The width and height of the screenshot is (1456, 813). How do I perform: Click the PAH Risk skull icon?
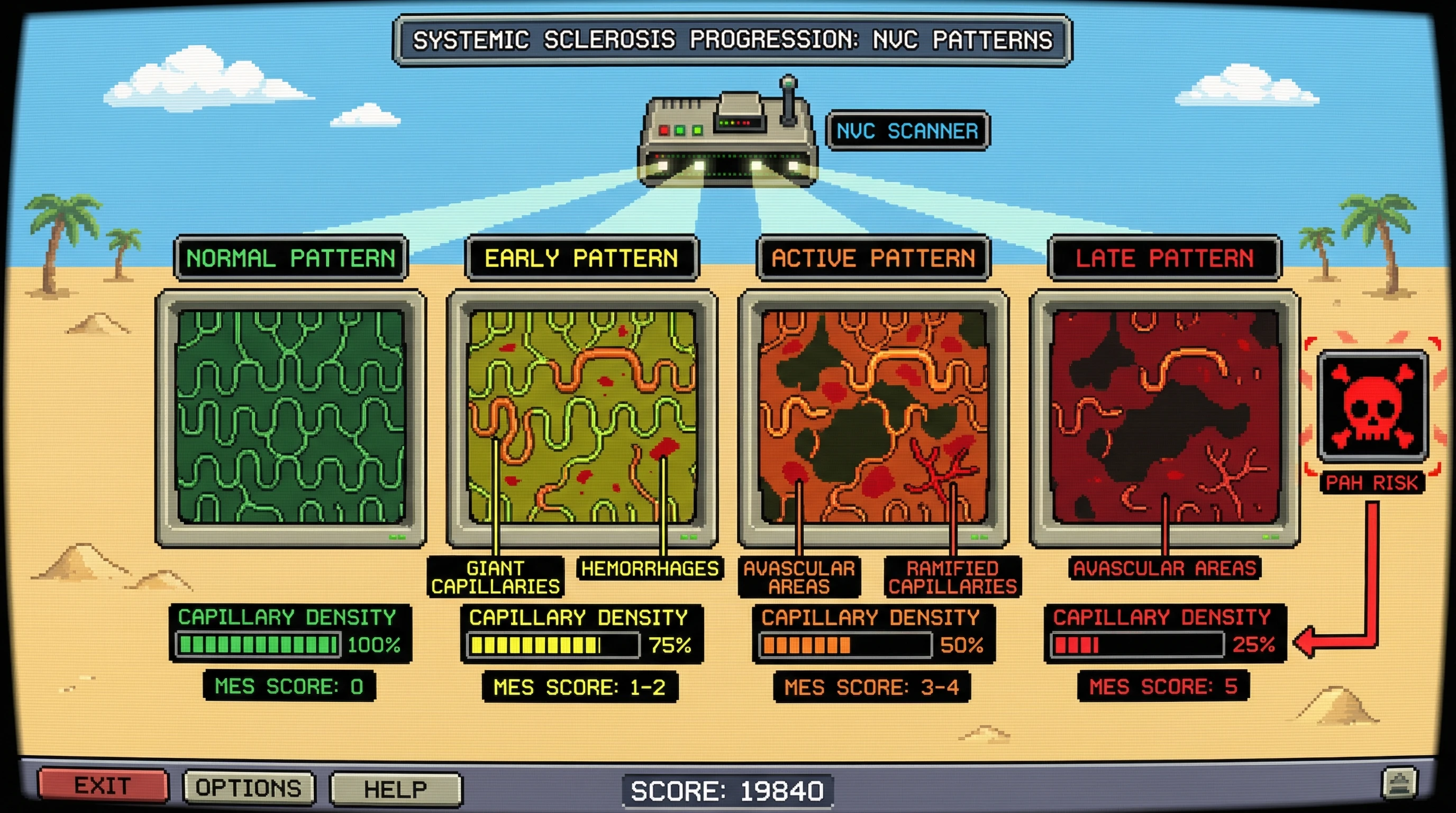(1372, 406)
